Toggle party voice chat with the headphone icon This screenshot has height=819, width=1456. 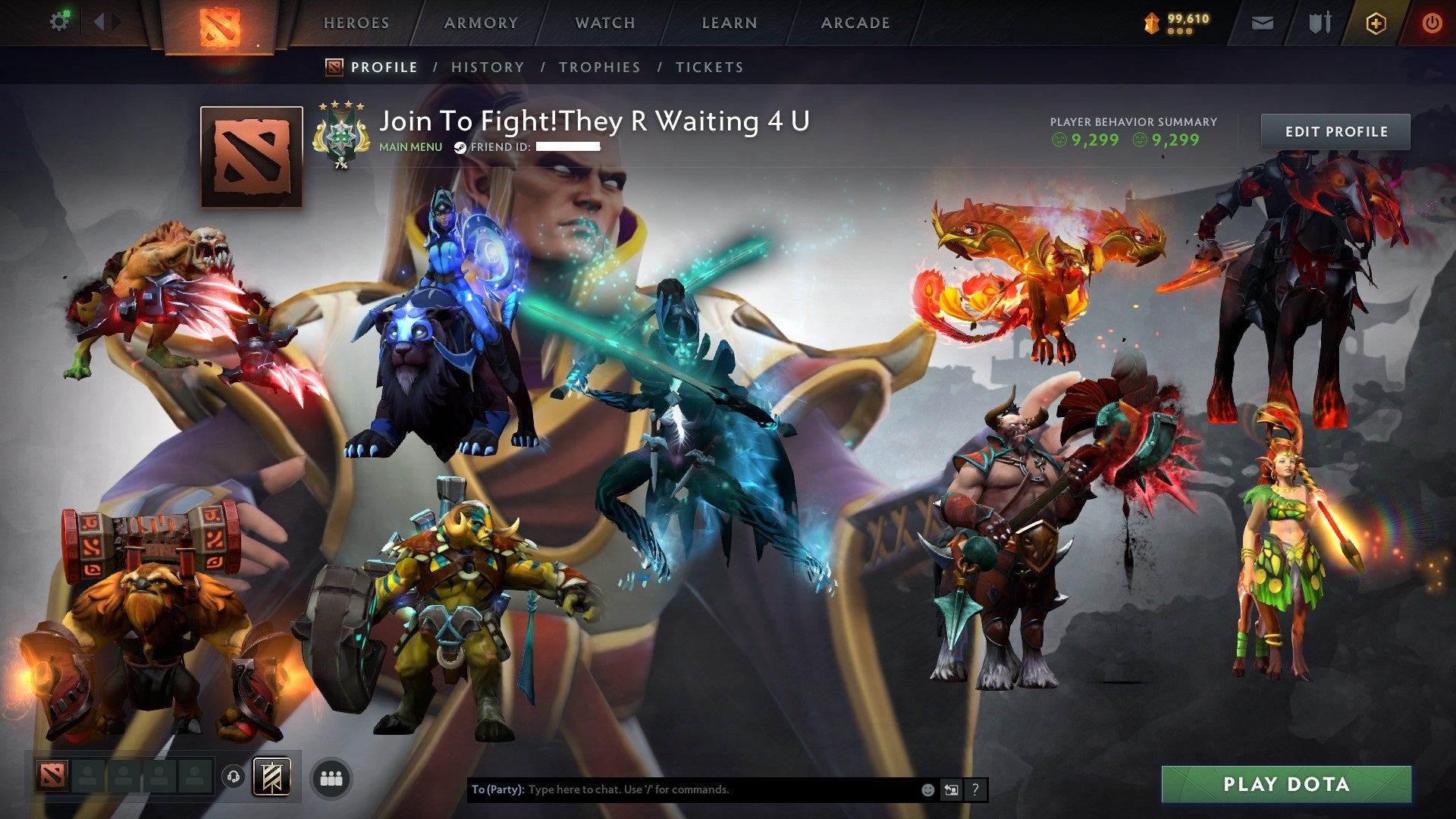pos(233,776)
